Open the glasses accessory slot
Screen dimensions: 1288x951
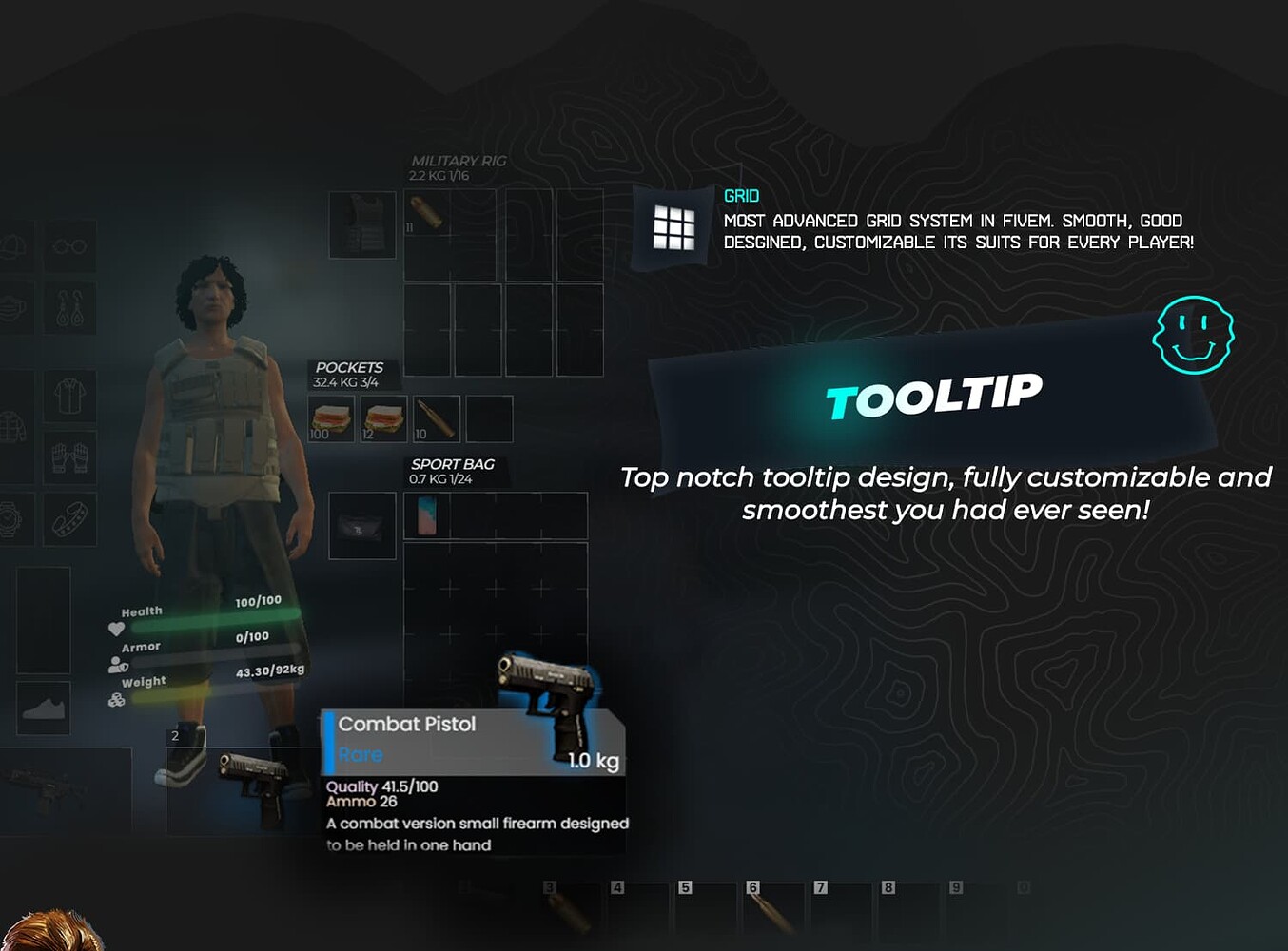click(70, 245)
